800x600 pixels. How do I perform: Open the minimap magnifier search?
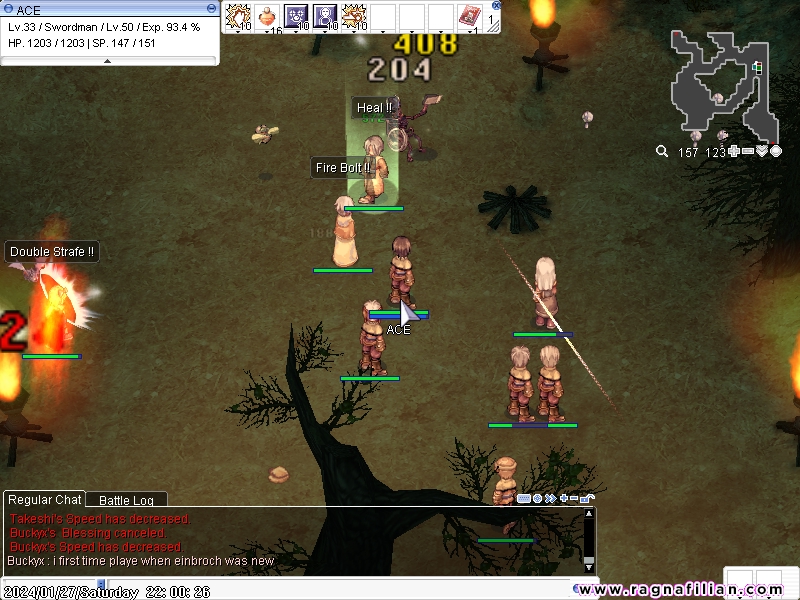(661, 152)
